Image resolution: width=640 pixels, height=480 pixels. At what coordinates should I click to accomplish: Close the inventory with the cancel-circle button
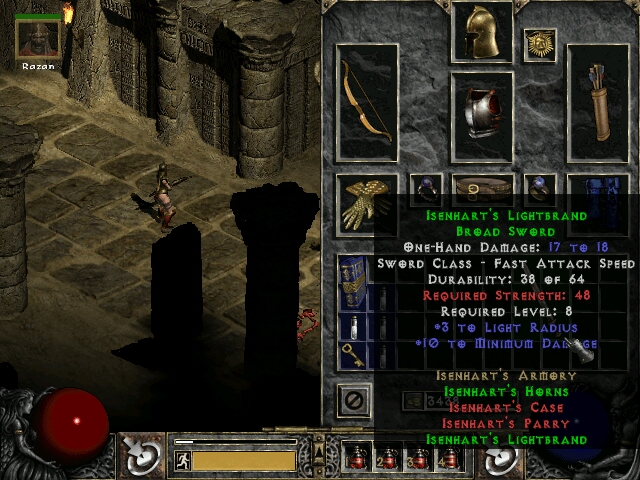pos(352,400)
